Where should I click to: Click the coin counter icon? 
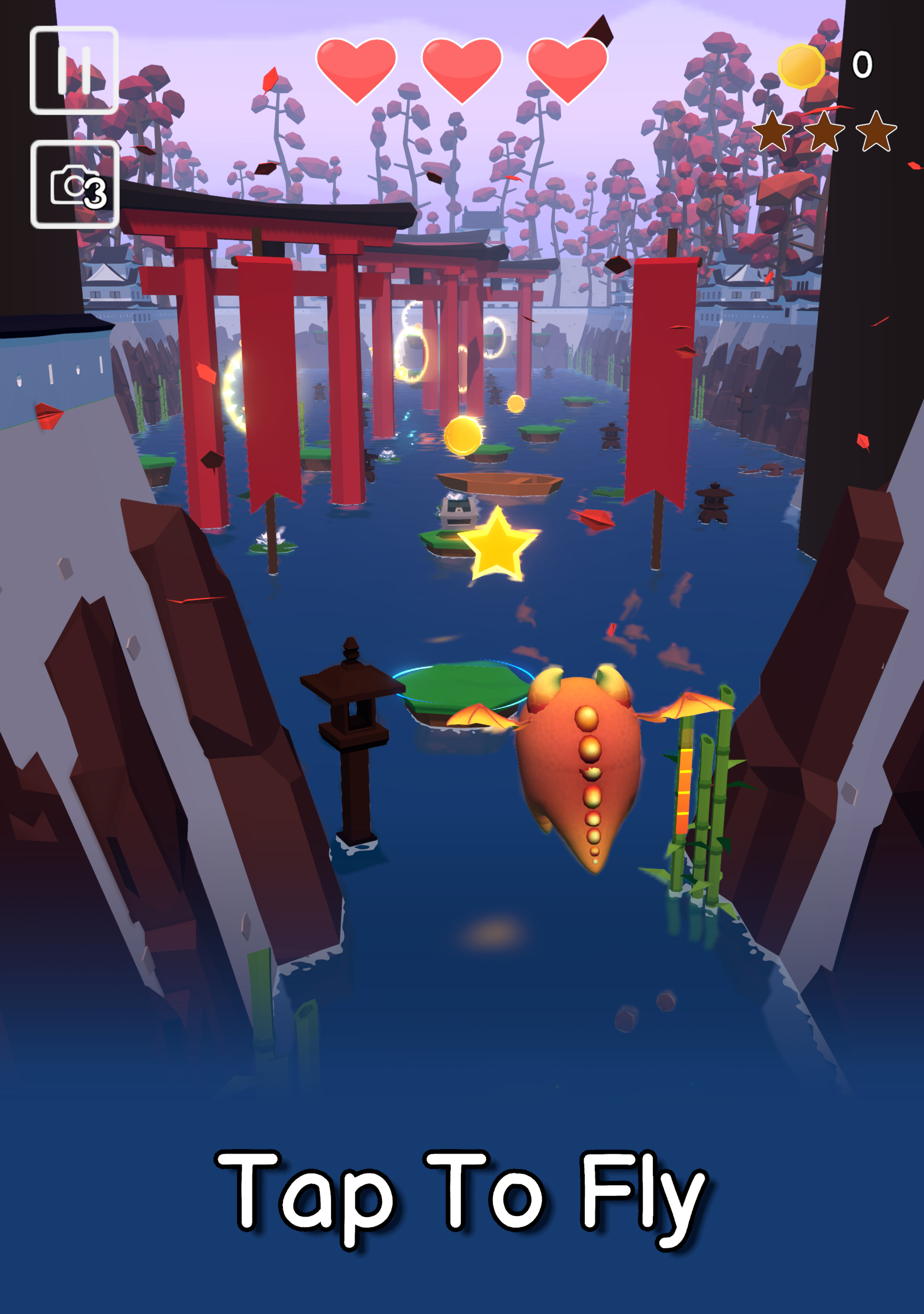801,66
